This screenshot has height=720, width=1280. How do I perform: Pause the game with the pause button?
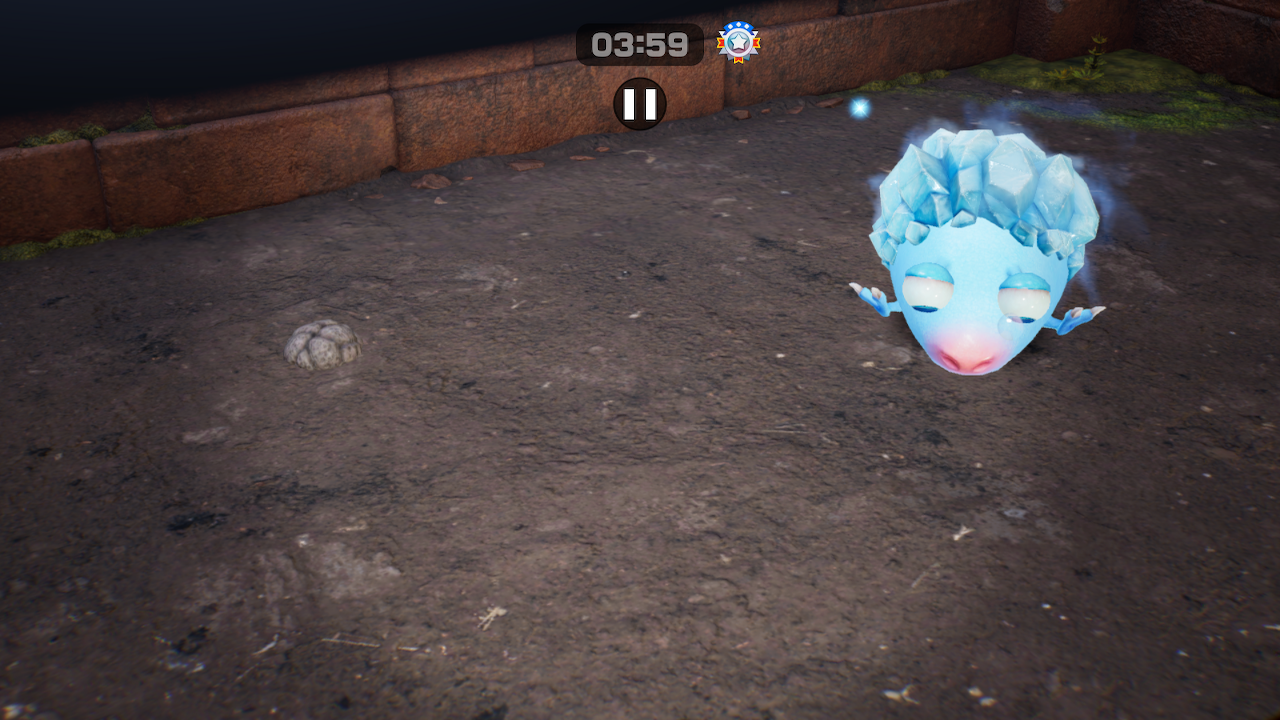(x=640, y=104)
